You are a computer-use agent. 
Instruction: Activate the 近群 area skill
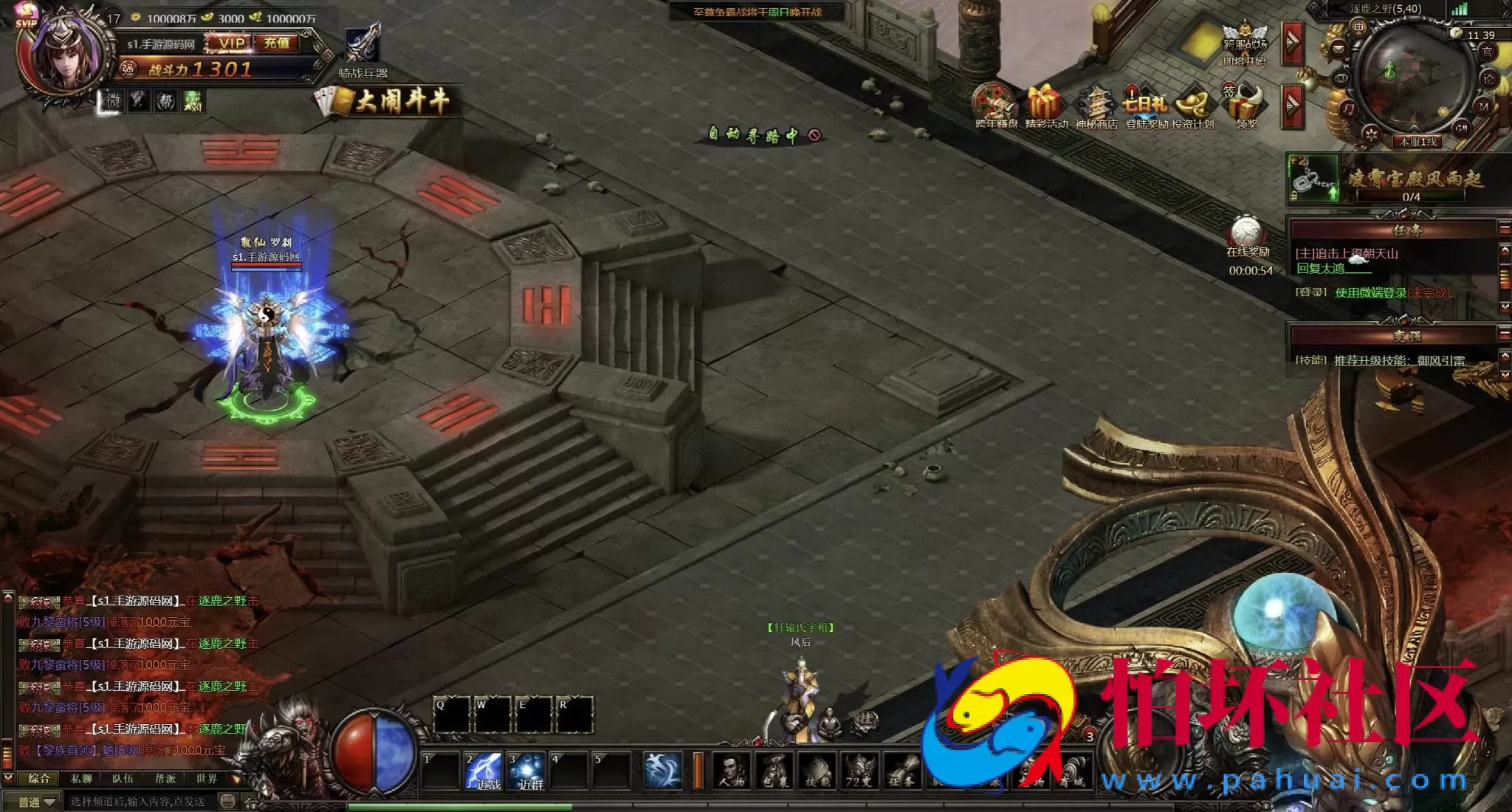pos(526,770)
